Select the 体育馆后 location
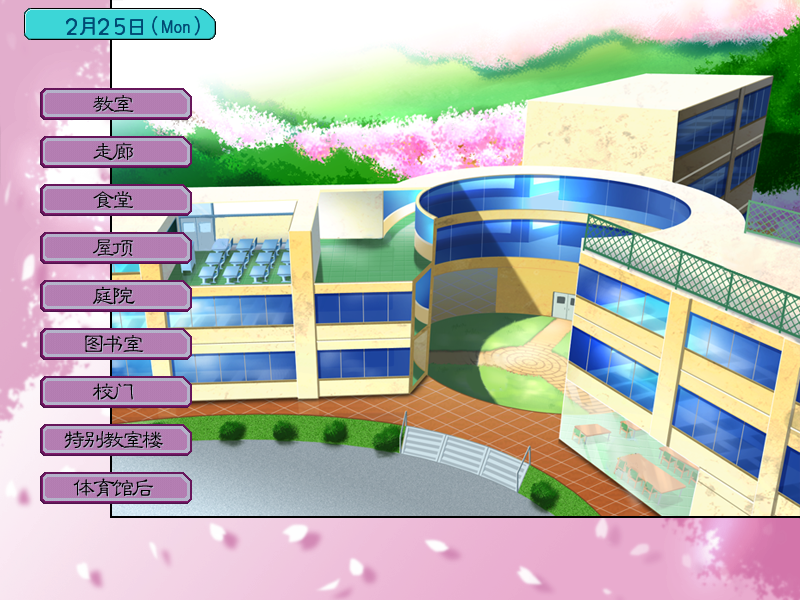The image size is (800, 600). (x=115, y=487)
